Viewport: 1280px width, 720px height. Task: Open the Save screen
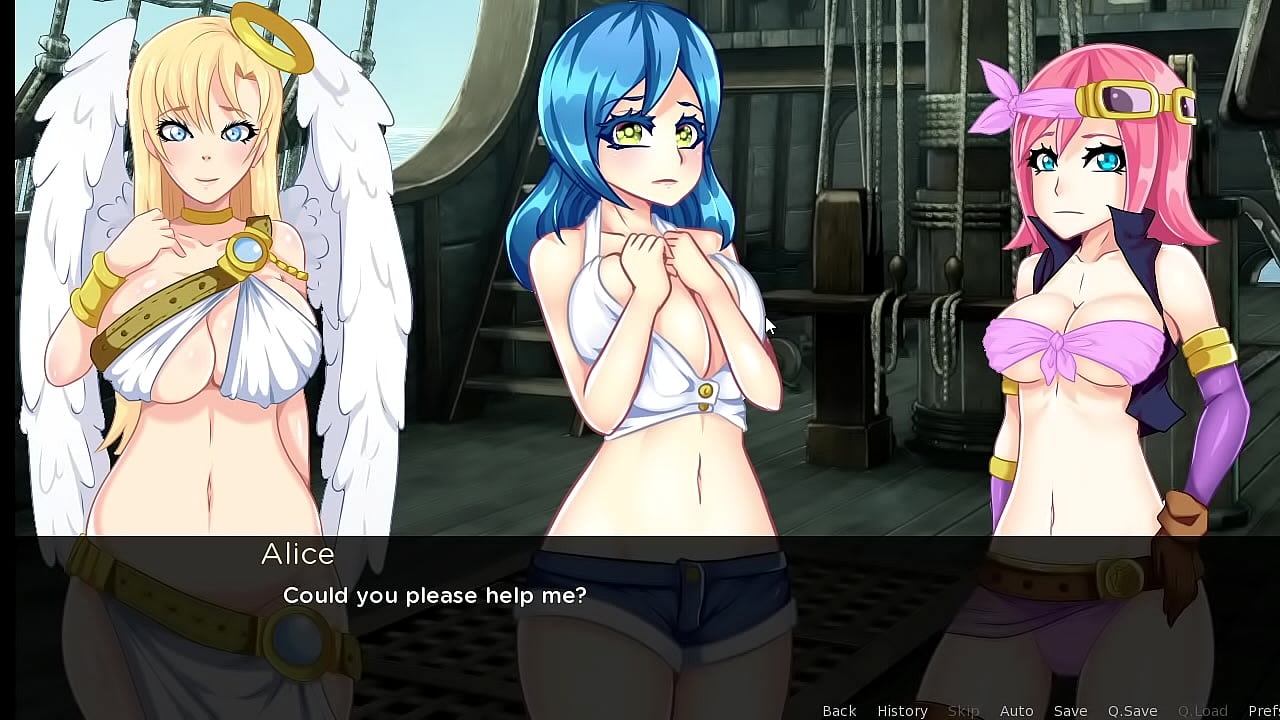1069,710
